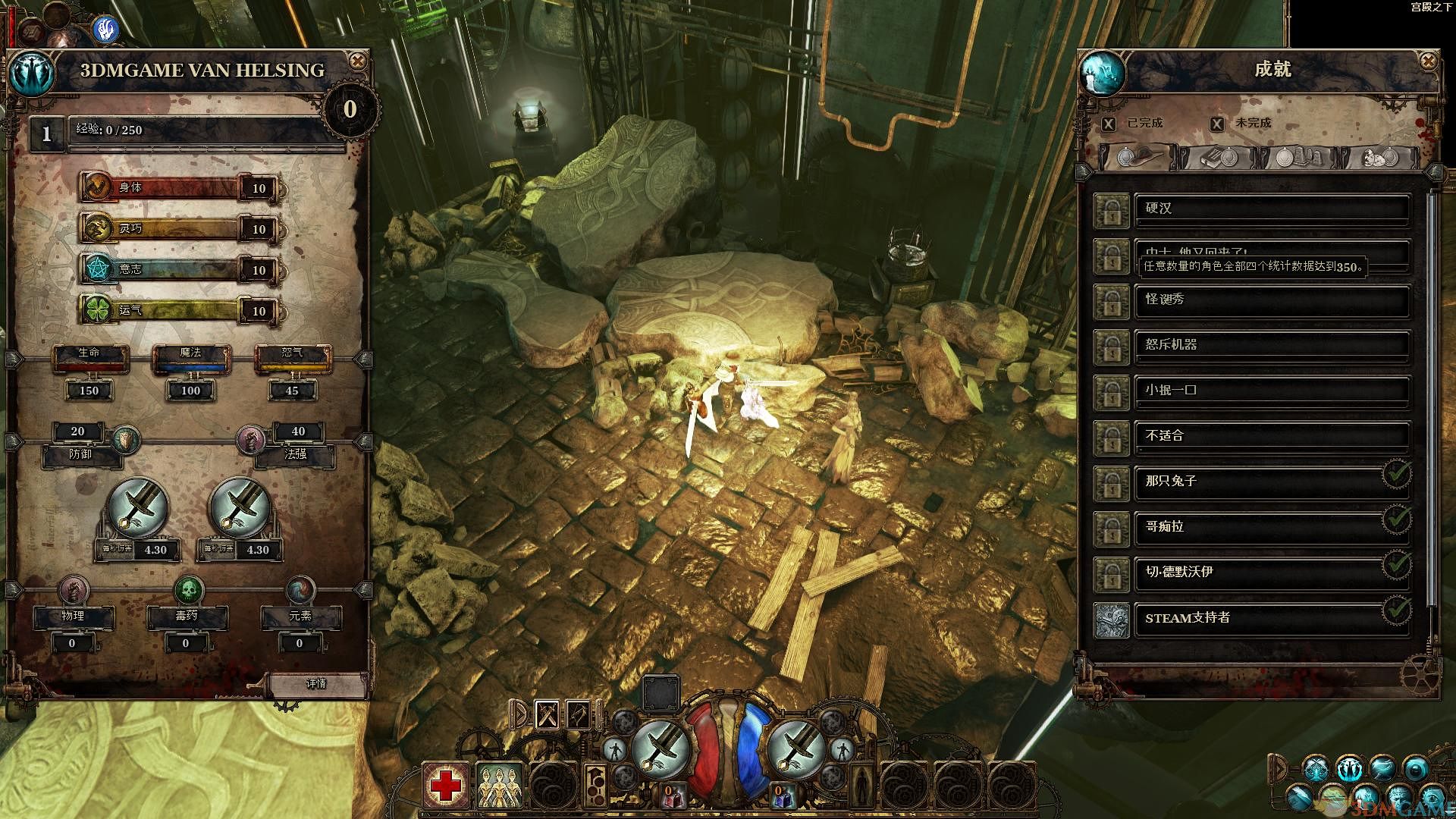Use the red cross healing skill
This screenshot has height=819, width=1456.
pyautogui.click(x=447, y=786)
